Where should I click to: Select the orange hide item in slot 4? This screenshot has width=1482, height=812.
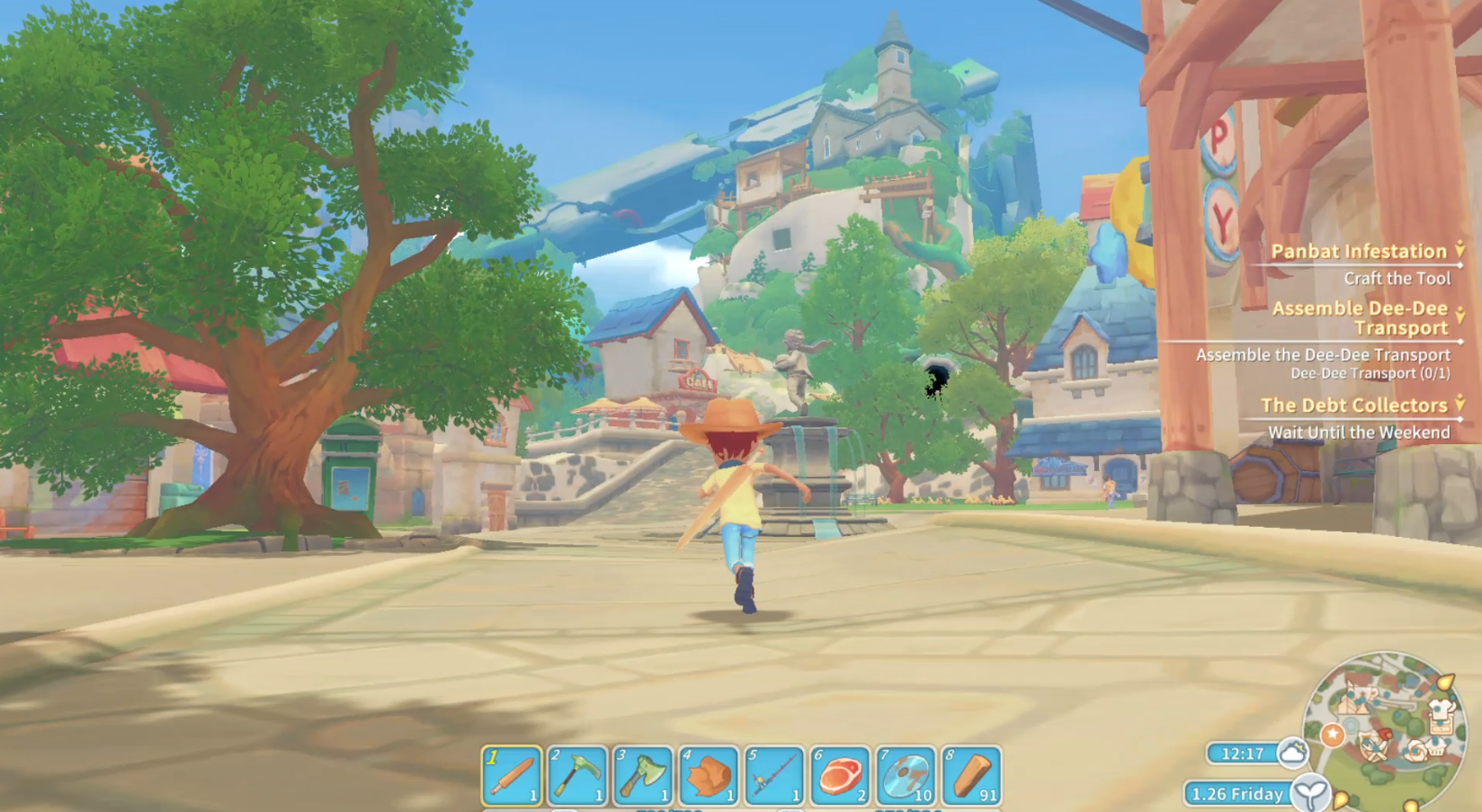click(x=709, y=774)
